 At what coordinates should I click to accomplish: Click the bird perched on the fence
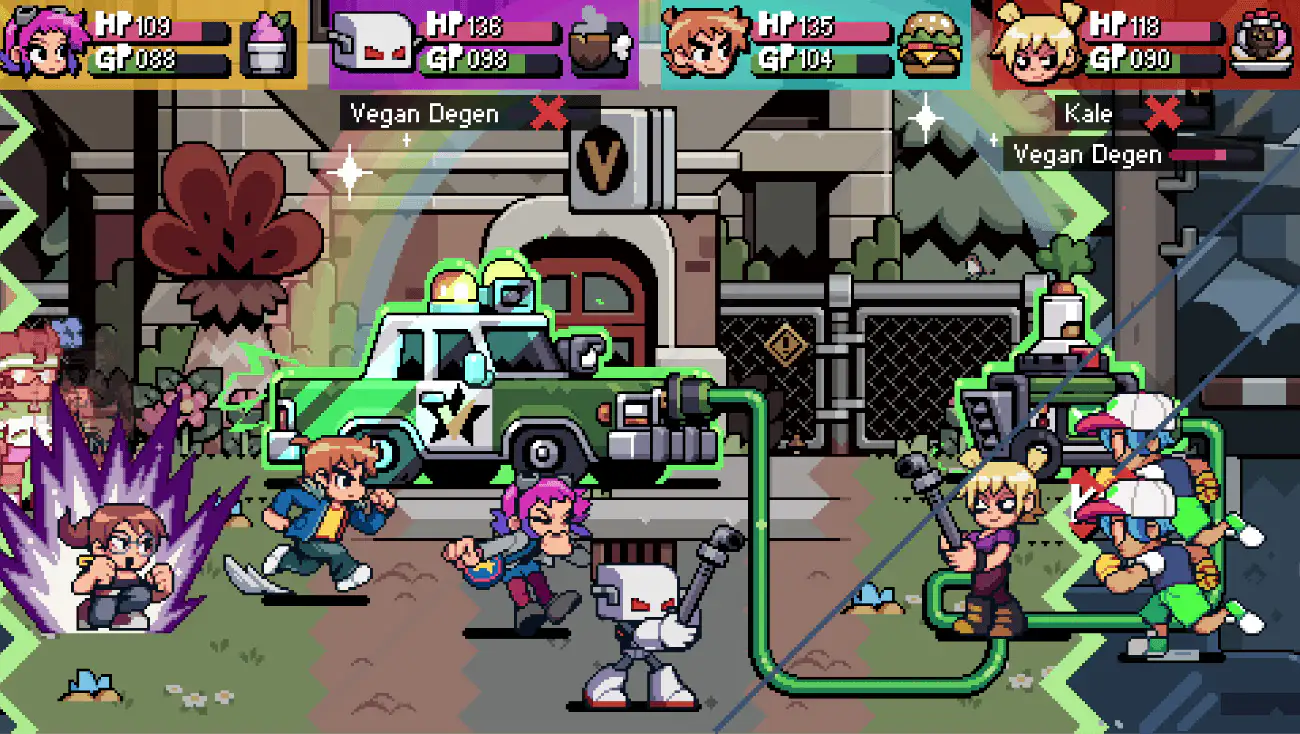click(974, 266)
